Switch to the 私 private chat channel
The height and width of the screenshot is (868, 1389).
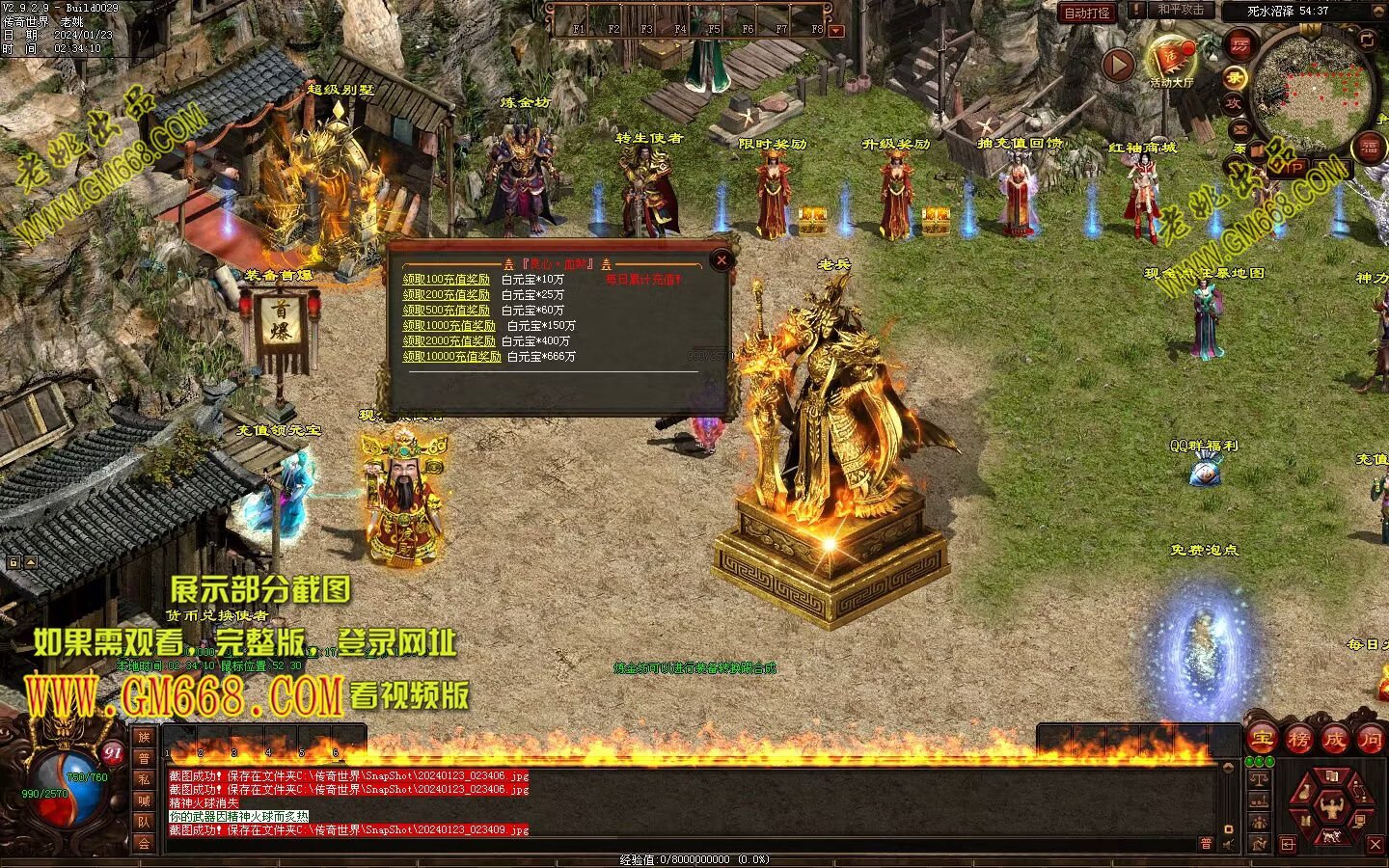tap(144, 779)
